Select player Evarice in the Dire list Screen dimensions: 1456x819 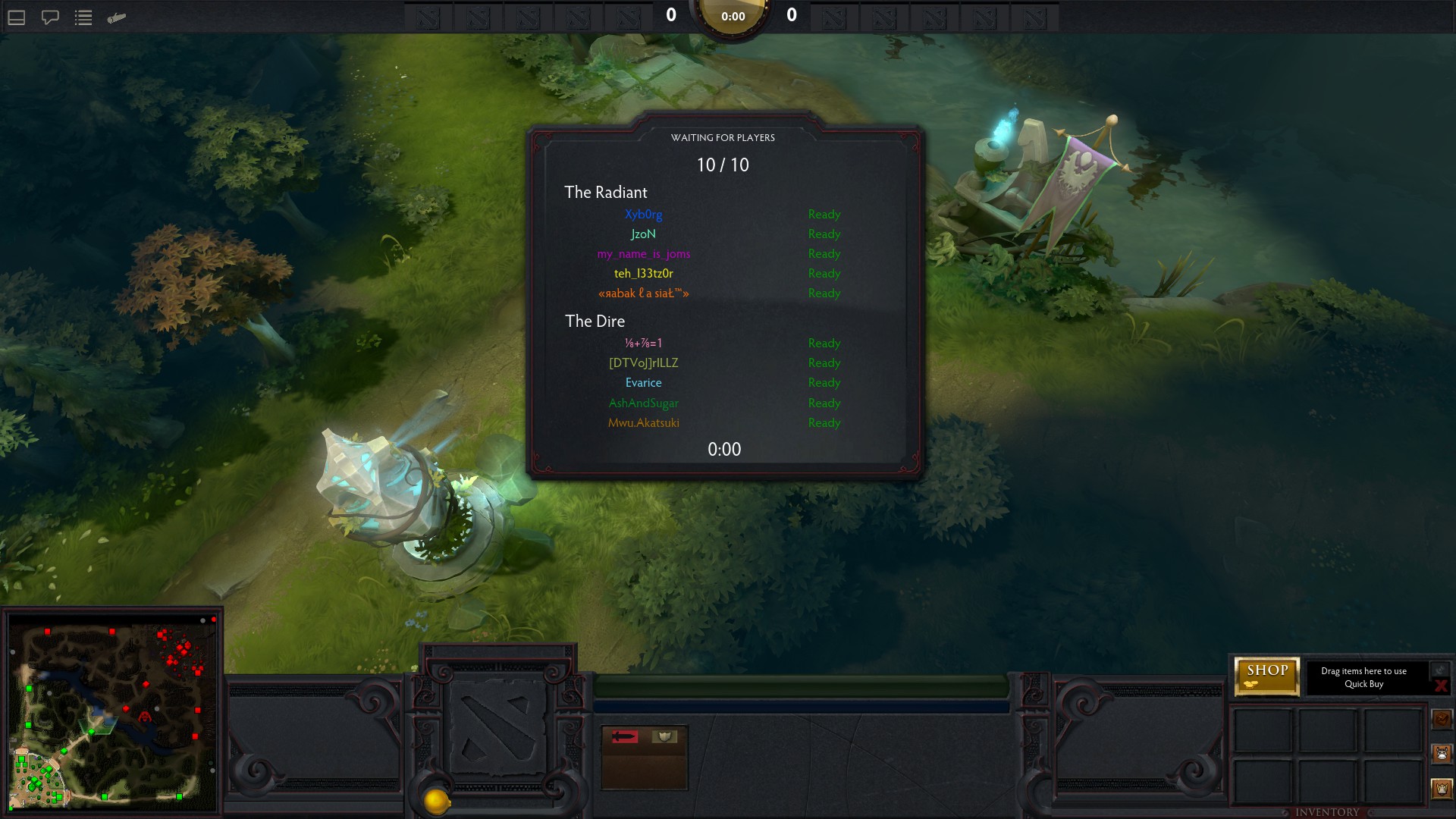coord(643,383)
